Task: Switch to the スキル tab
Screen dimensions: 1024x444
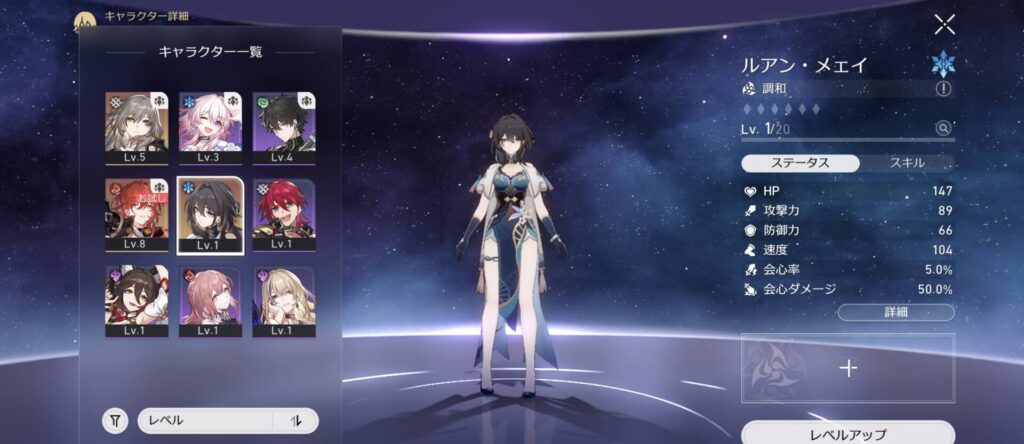Action: tap(906, 163)
